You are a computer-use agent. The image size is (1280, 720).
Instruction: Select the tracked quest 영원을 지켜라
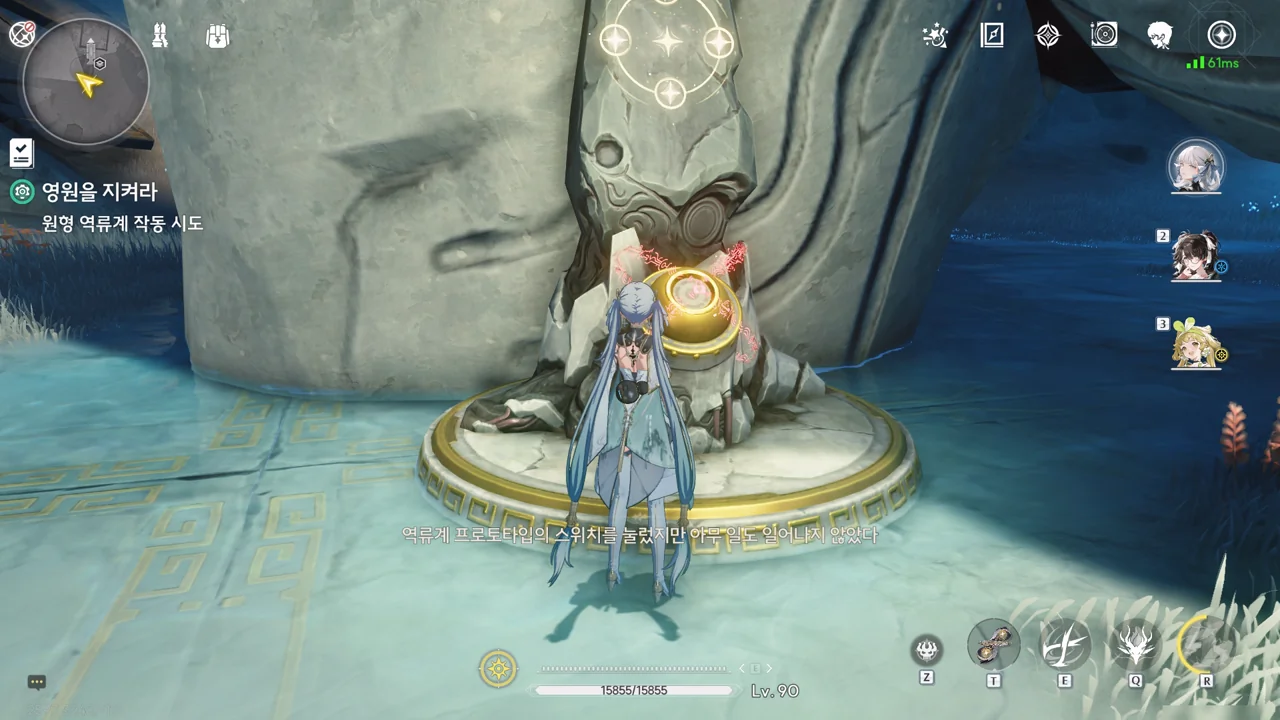pos(99,192)
